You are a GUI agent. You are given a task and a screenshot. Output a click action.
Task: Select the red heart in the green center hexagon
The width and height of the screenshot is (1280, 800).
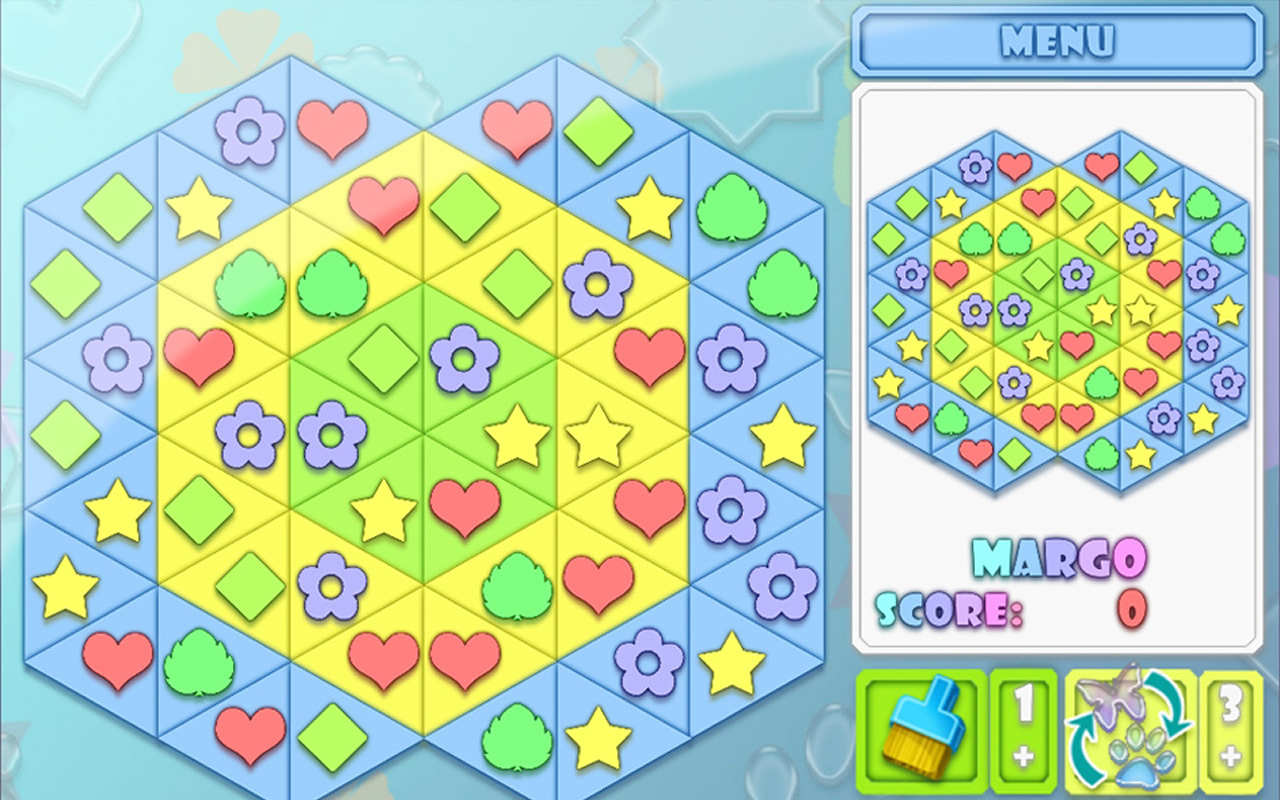pyautogui.click(x=464, y=503)
